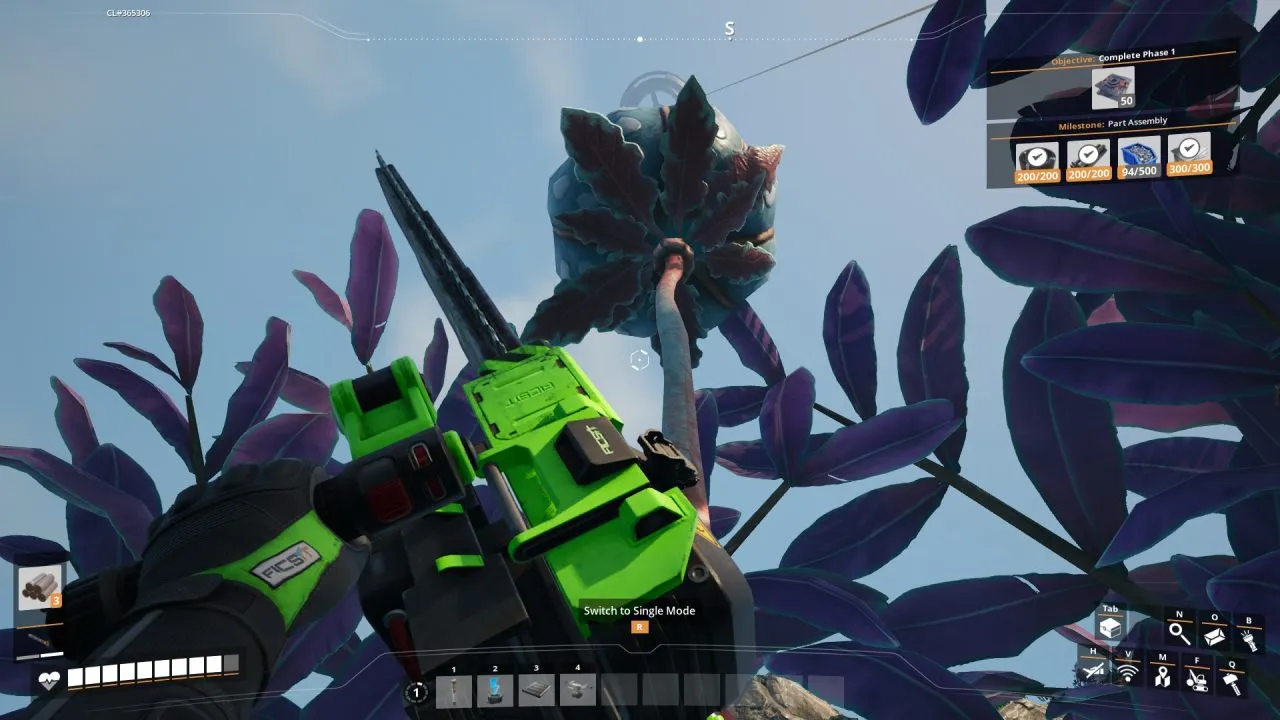The image size is (1280, 720).
Task: Toggle the V radio signal icon
Action: 1128,673
